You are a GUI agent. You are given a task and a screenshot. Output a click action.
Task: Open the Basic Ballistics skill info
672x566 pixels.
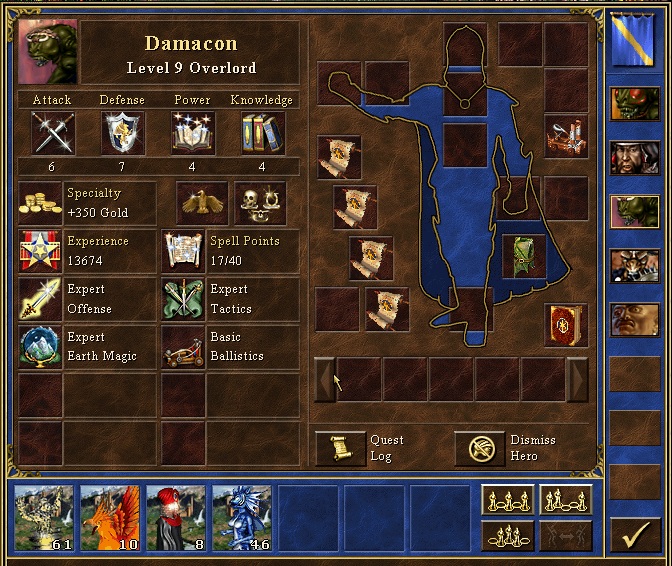pos(184,347)
